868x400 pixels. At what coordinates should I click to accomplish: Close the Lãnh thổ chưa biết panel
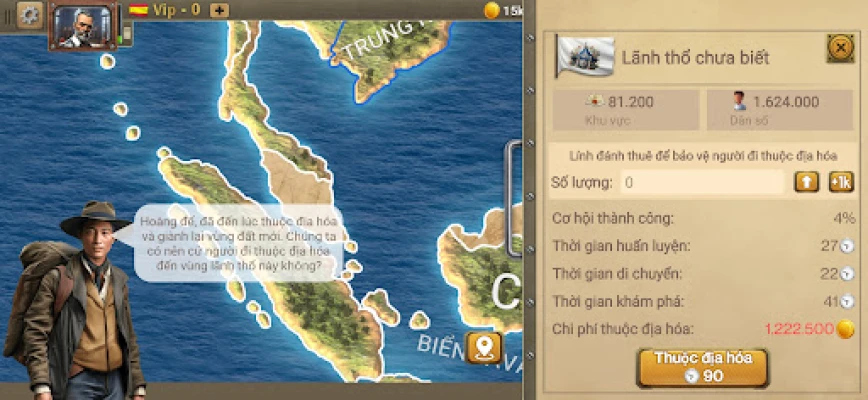click(x=839, y=48)
